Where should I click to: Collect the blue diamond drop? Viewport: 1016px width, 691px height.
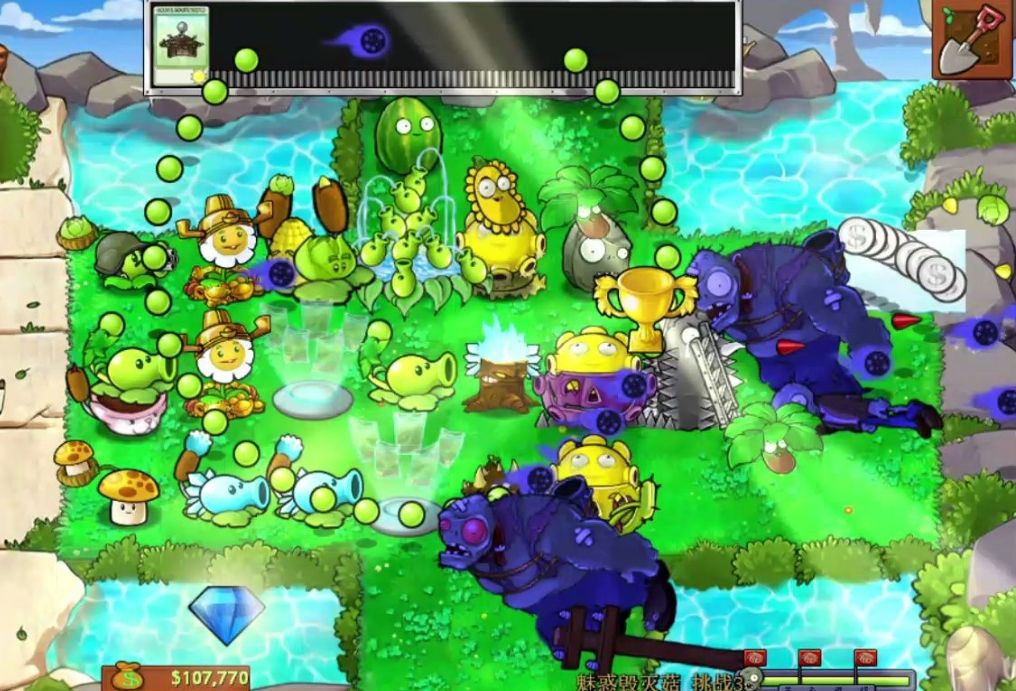pyautogui.click(x=226, y=612)
